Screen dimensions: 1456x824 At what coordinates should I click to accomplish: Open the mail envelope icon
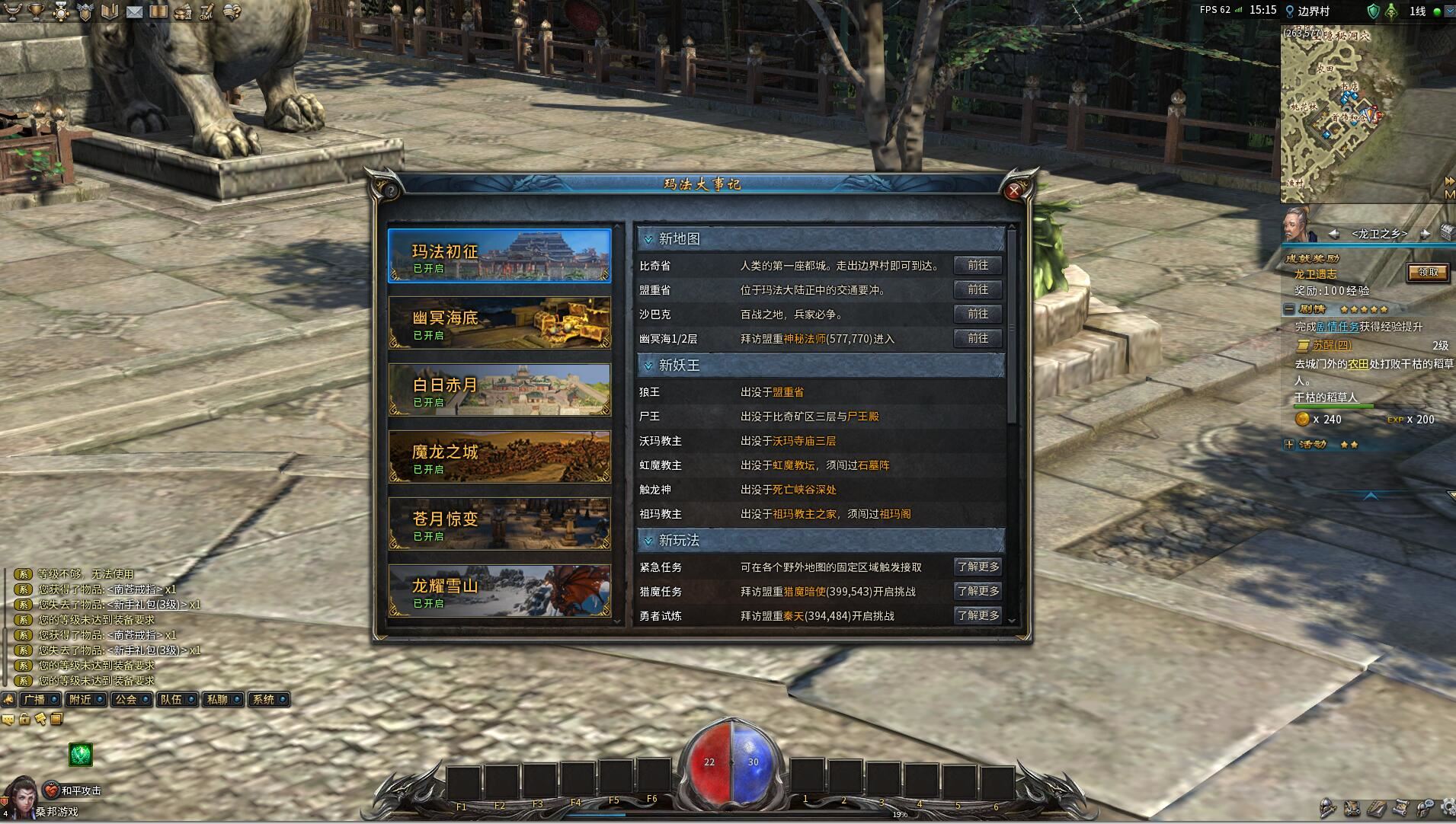134,11
